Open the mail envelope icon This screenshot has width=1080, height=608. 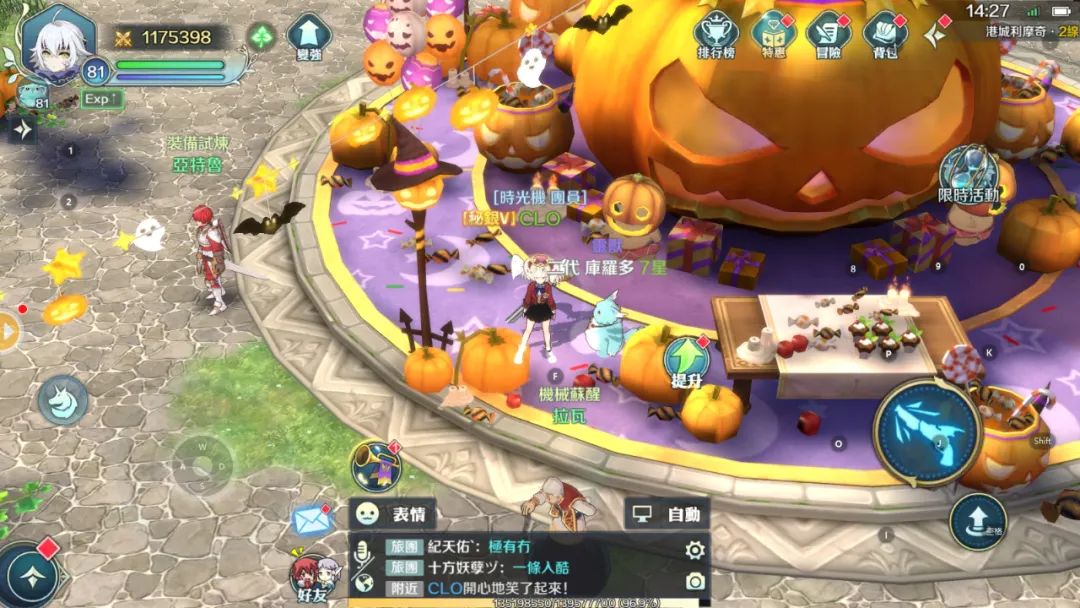coord(312,520)
